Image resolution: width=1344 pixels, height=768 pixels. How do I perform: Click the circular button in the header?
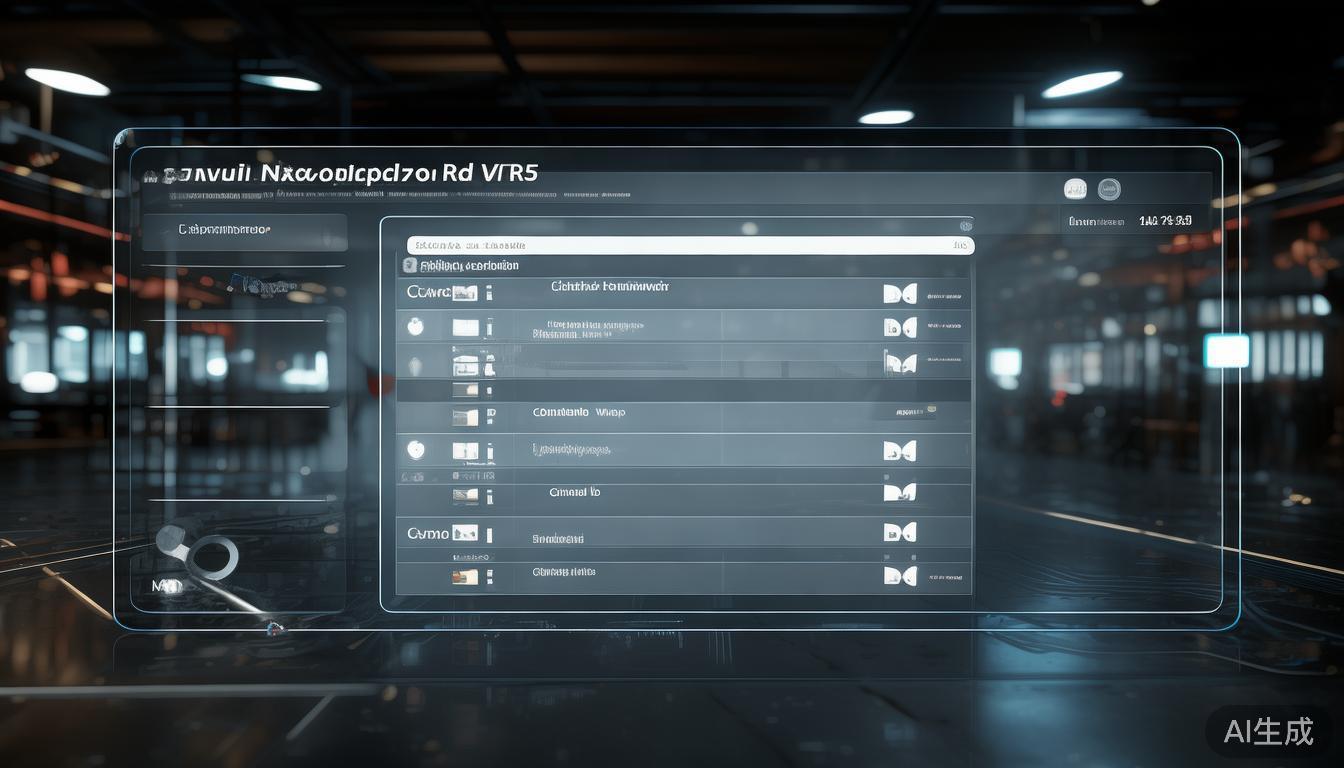(1109, 189)
